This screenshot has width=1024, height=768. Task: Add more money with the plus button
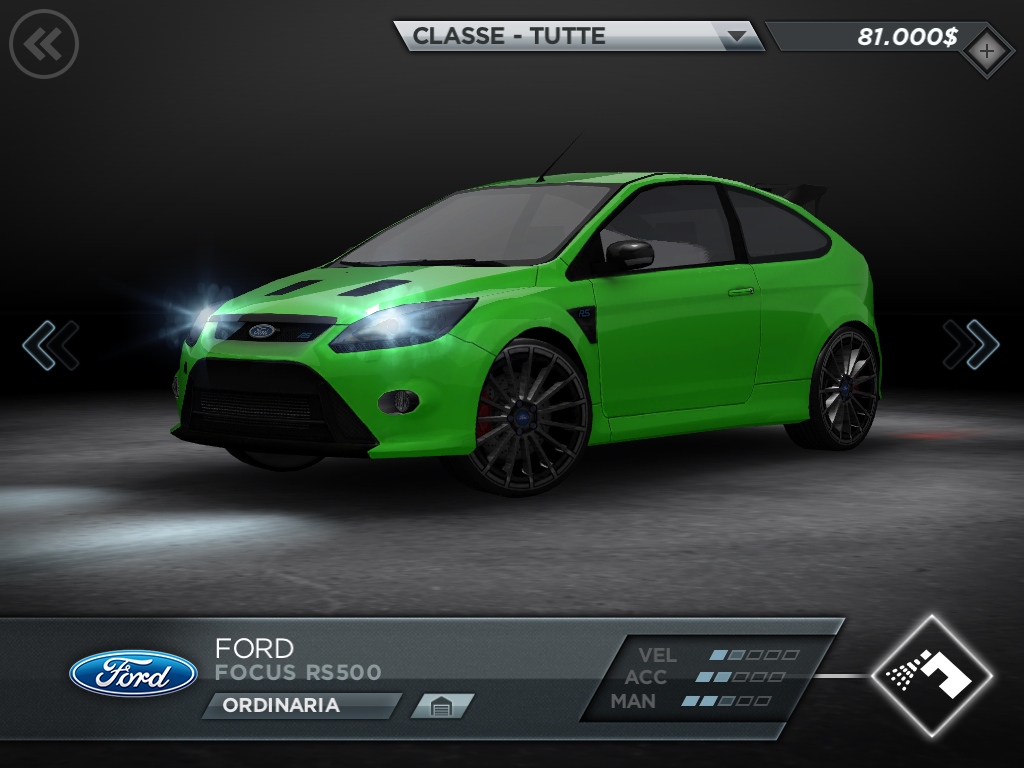pos(985,50)
